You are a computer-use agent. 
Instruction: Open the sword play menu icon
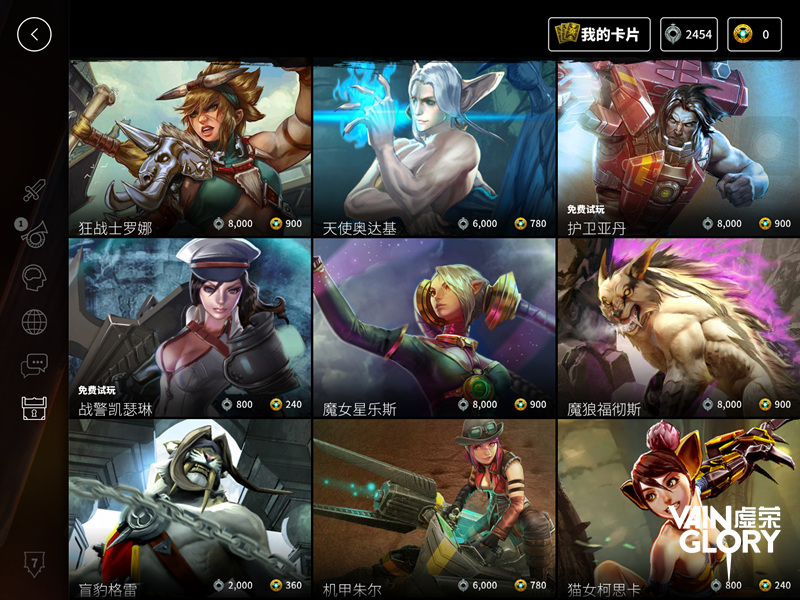[x=35, y=190]
